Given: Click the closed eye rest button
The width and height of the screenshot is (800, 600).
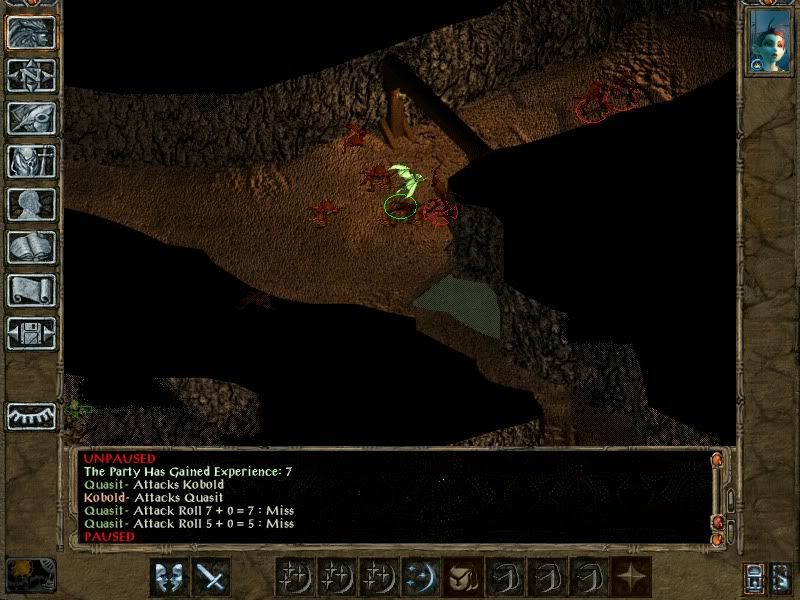Looking at the screenshot, I should (x=31, y=416).
